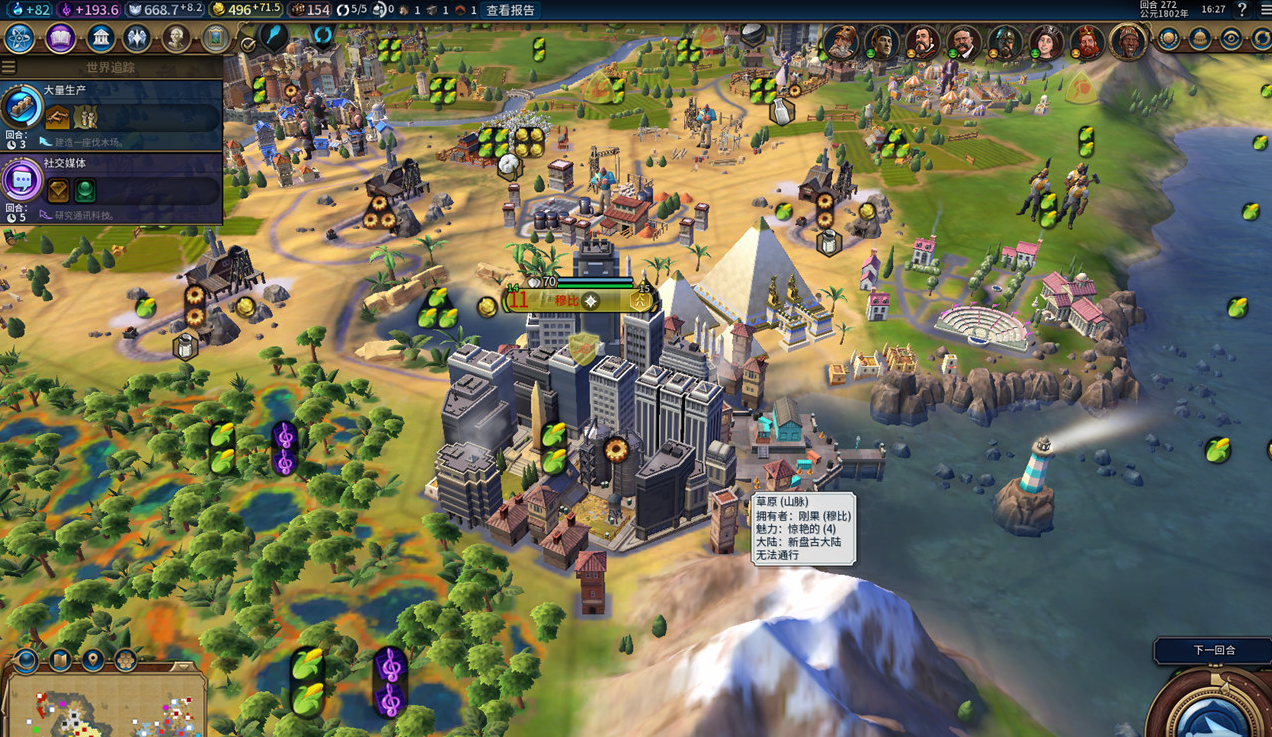The image size is (1272, 737).
Task: Toggle the 世界追踪 world tracker menu
Action: point(9,67)
